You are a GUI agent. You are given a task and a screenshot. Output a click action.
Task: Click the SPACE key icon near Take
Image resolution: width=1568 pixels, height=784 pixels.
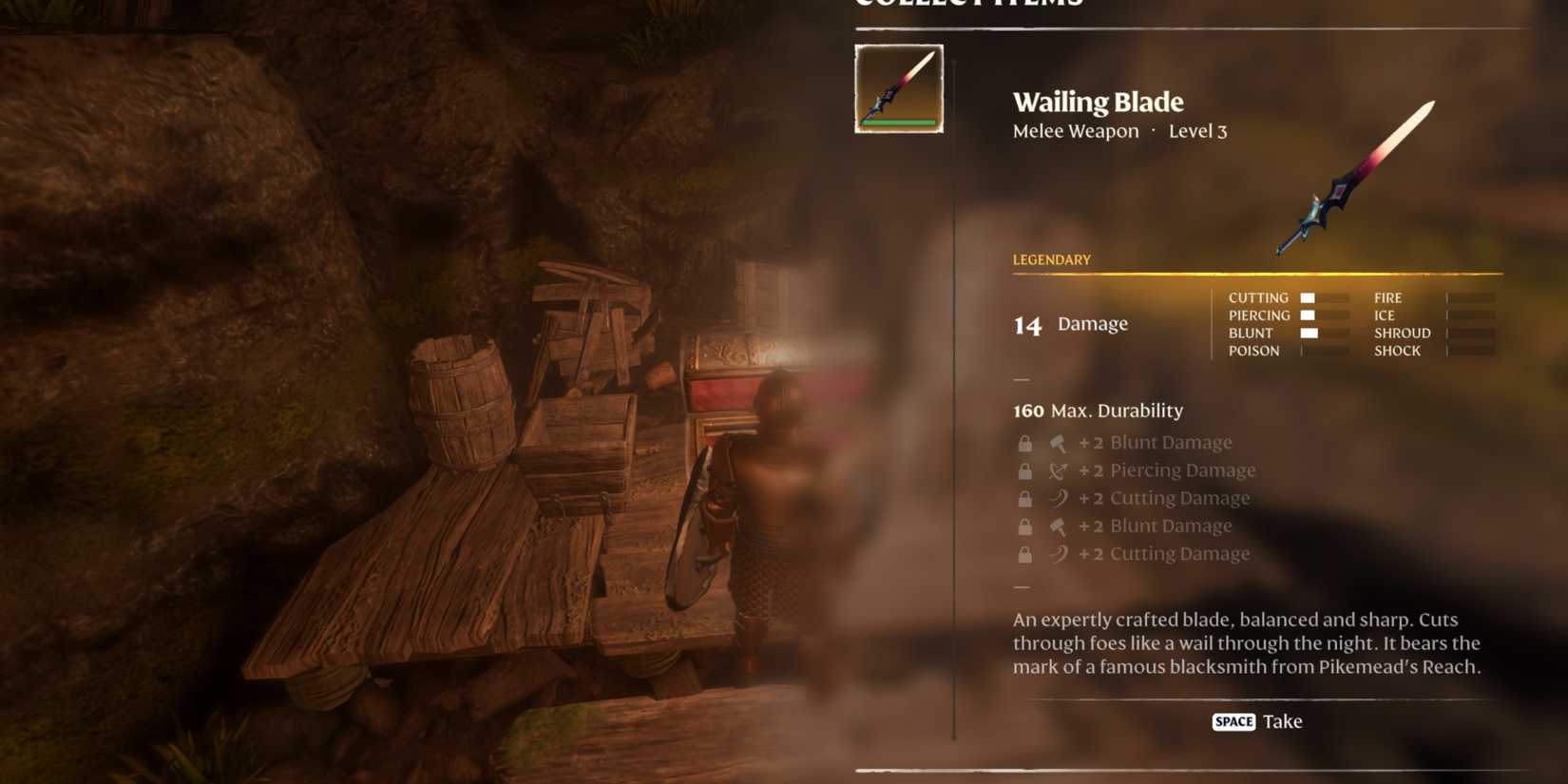click(x=1232, y=721)
